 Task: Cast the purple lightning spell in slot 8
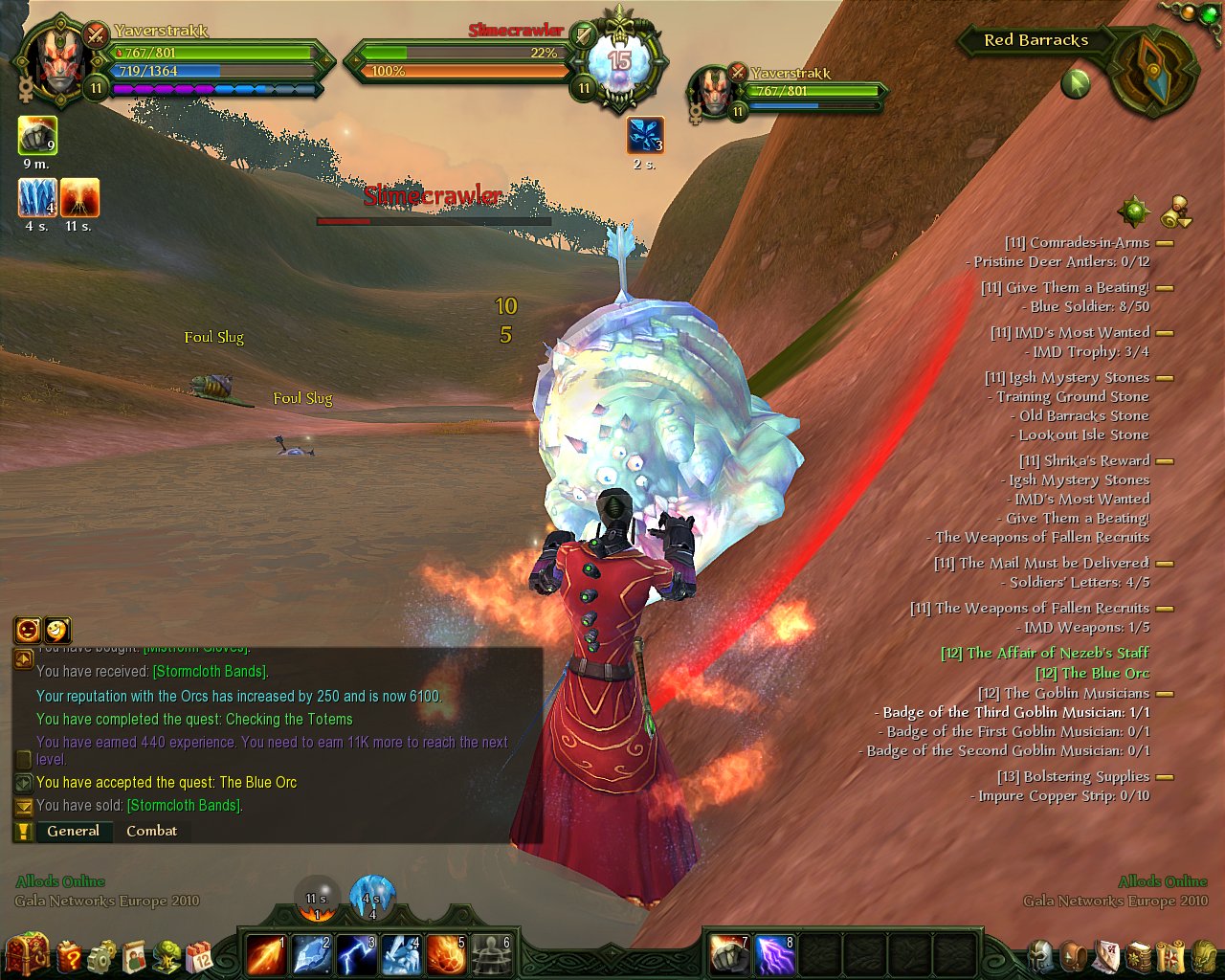774,954
